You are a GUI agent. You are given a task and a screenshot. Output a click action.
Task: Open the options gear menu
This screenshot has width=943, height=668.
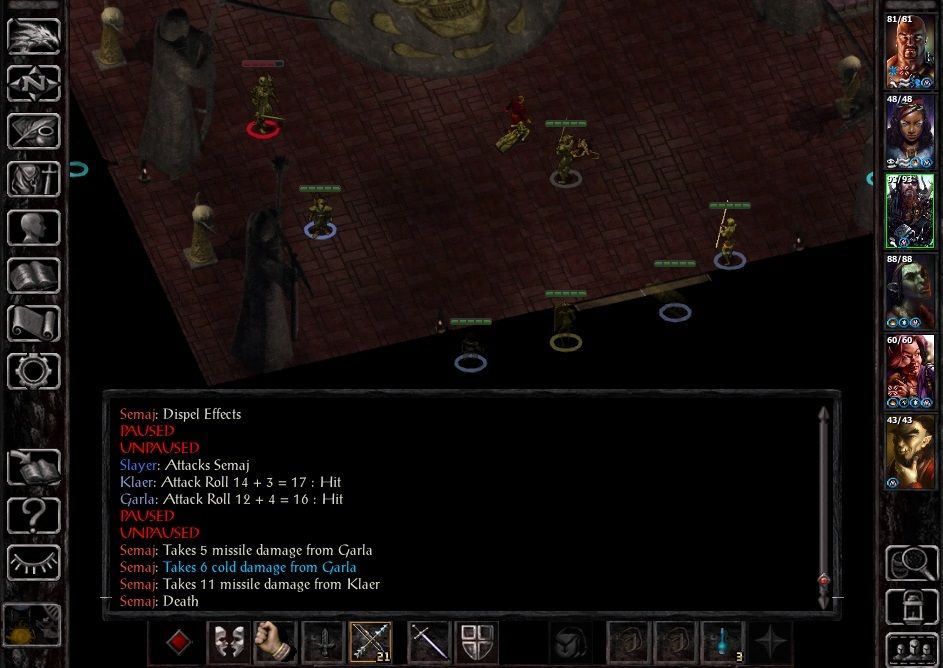click(x=33, y=371)
